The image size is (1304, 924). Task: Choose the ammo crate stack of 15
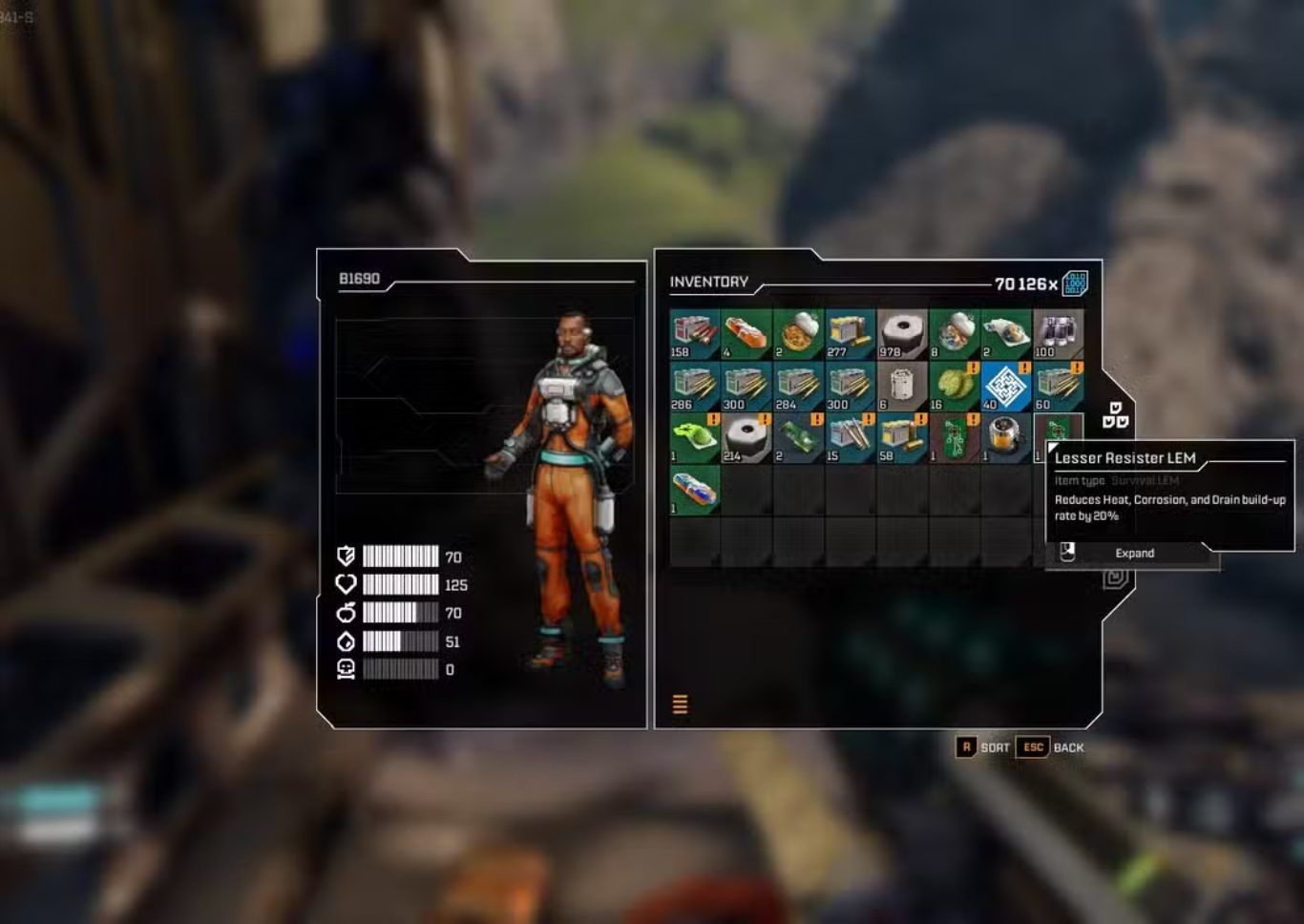coord(850,438)
